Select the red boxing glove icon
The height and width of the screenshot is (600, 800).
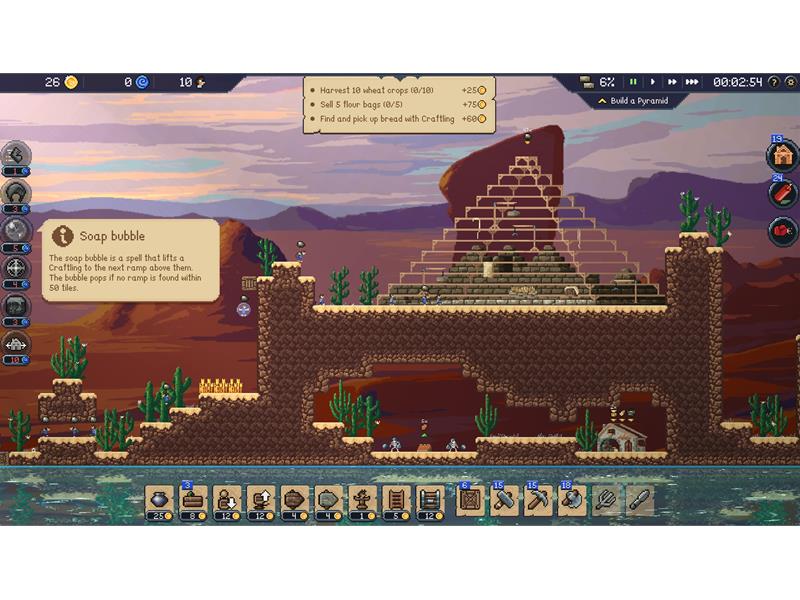(781, 231)
